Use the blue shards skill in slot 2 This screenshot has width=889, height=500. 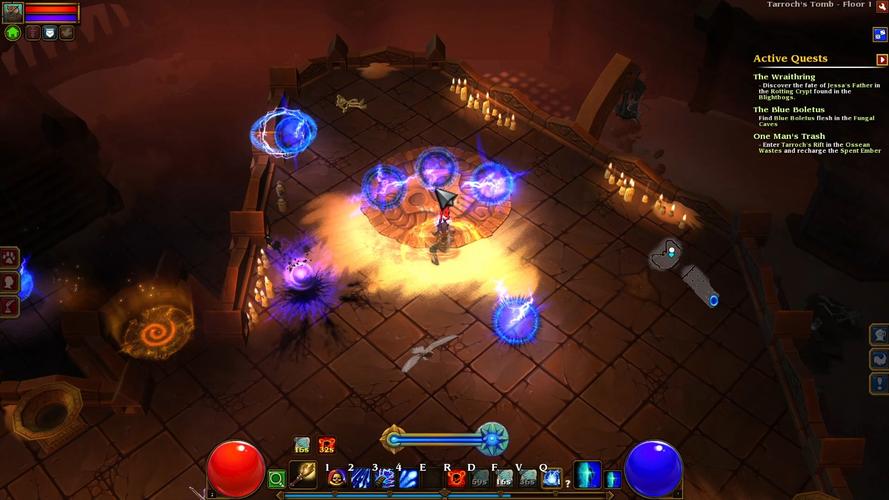coord(360,478)
